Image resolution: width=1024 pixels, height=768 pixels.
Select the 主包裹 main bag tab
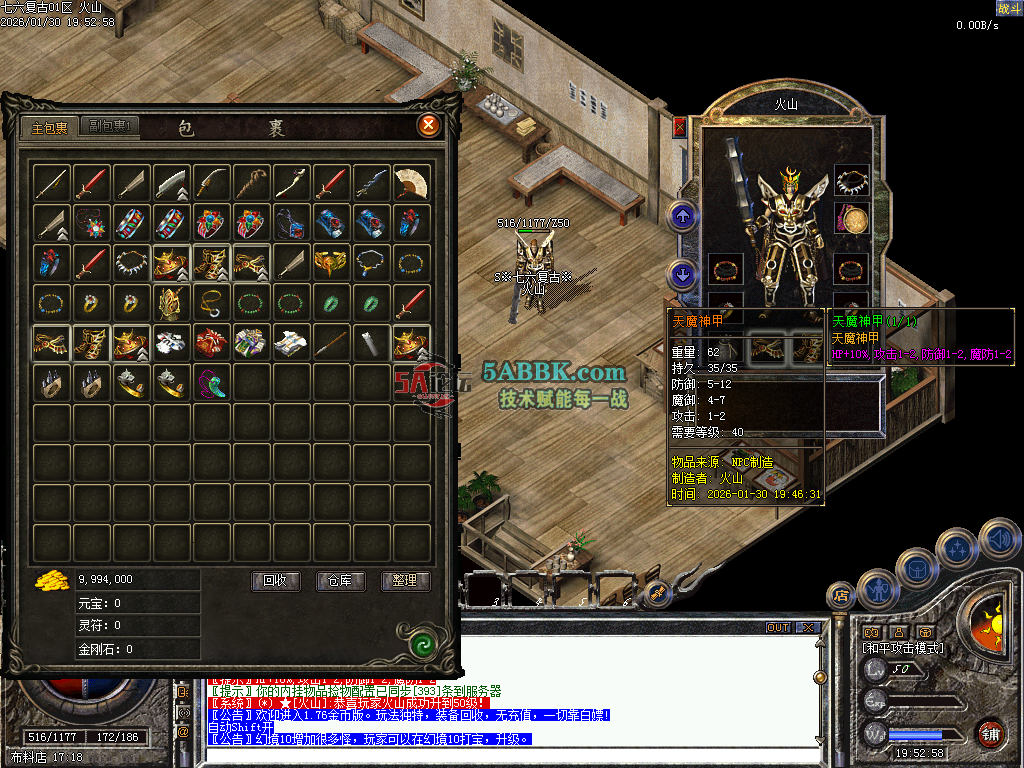pos(49,128)
